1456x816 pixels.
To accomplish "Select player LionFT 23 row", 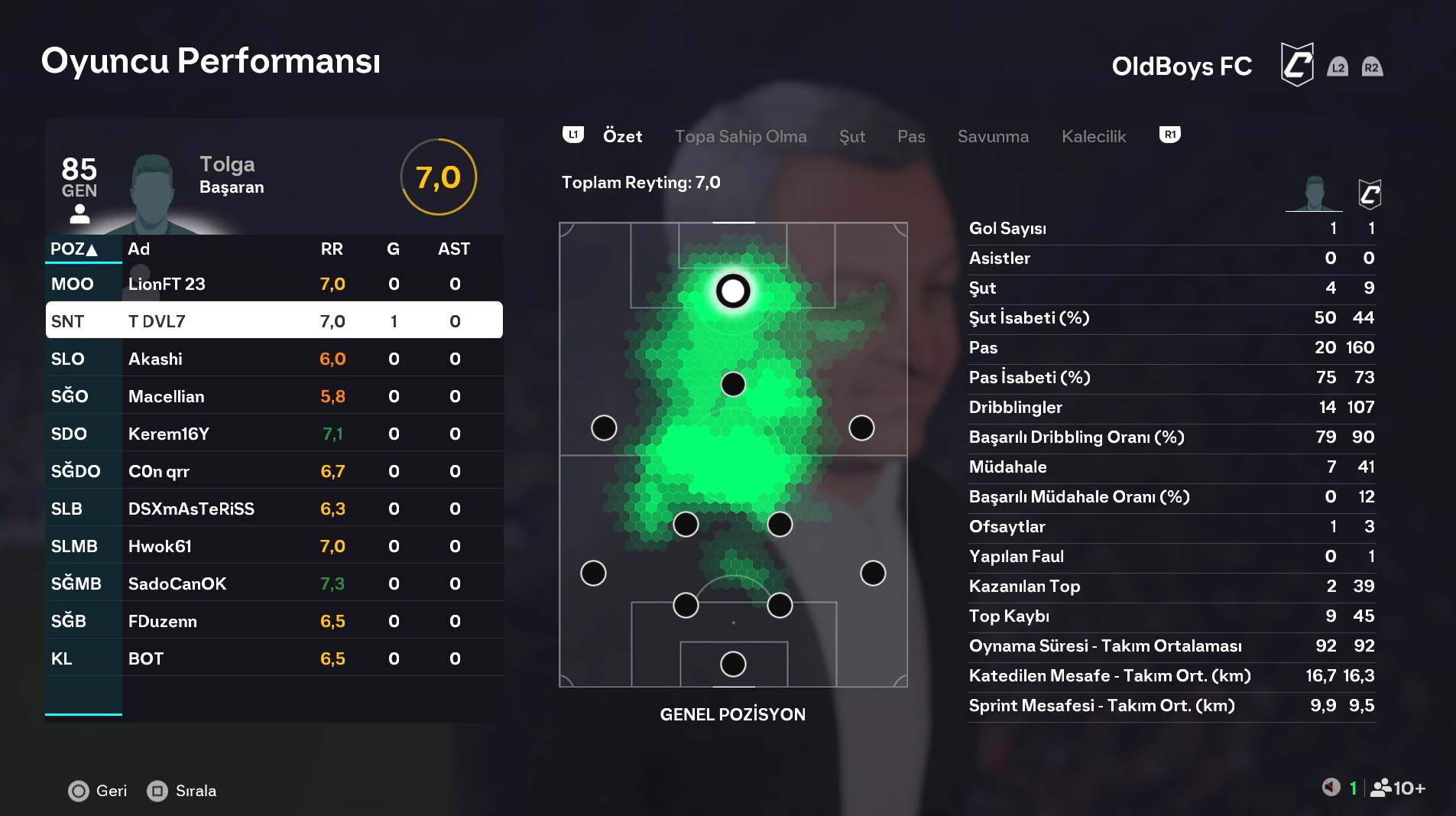I will point(274,284).
